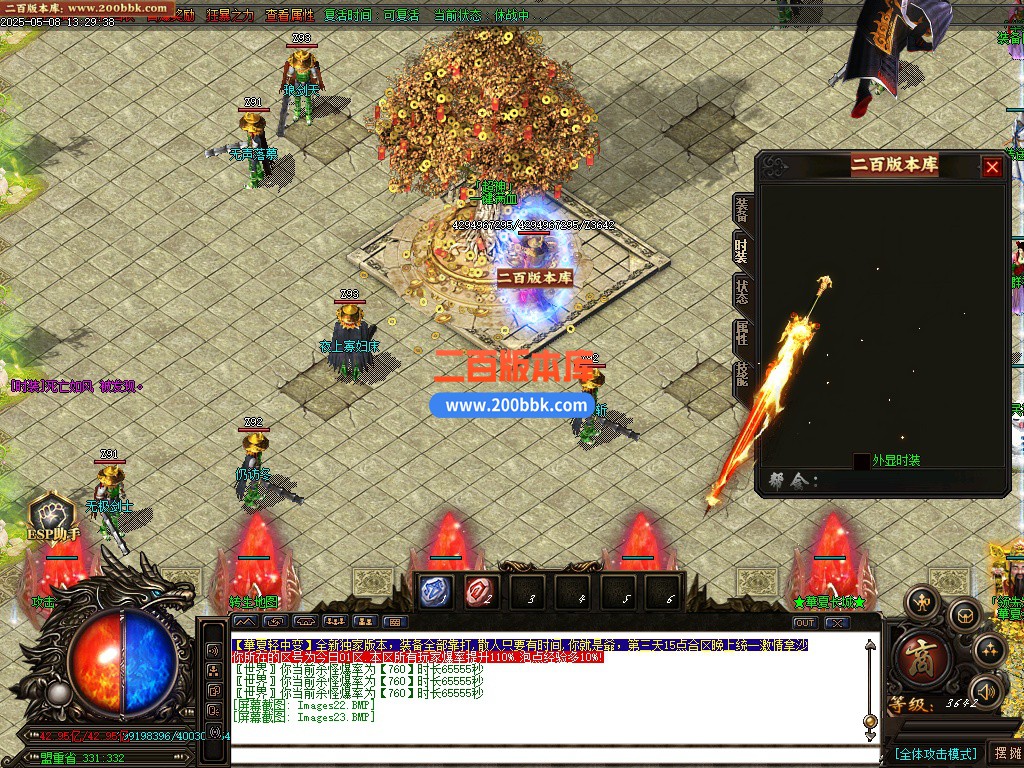
Task: Toggle the sound speaker button
Action: pos(986,691)
